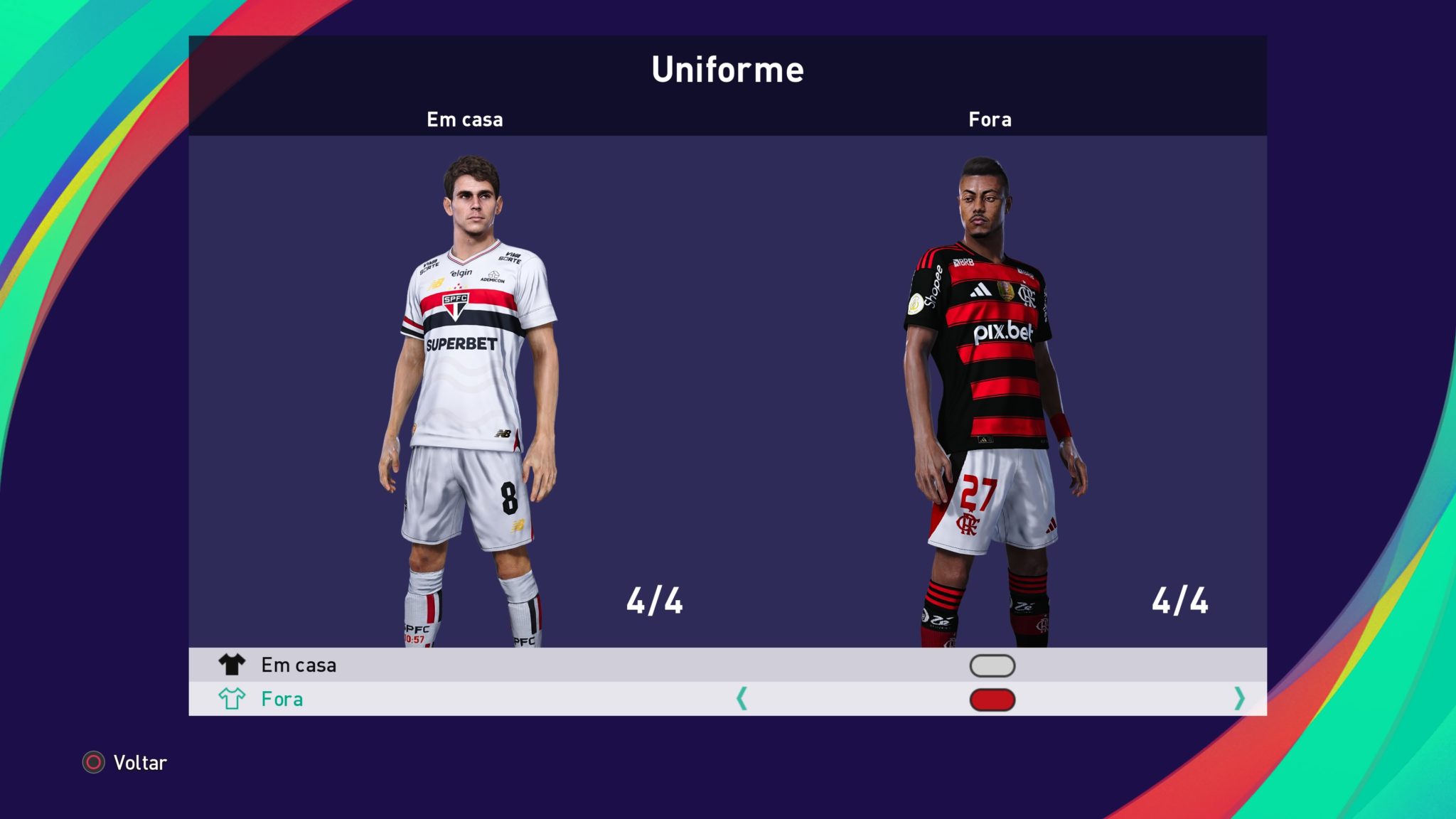Click the Fora column header
Viewport: 1456px width, 819px height.
990,119
